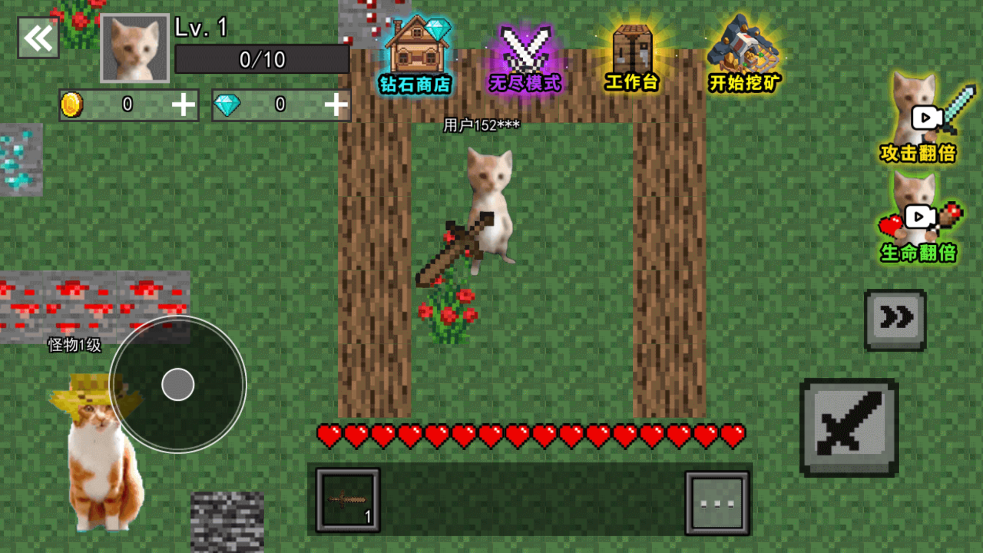
Task: Add gold coins with the plus button
Action: coord(183,105)
